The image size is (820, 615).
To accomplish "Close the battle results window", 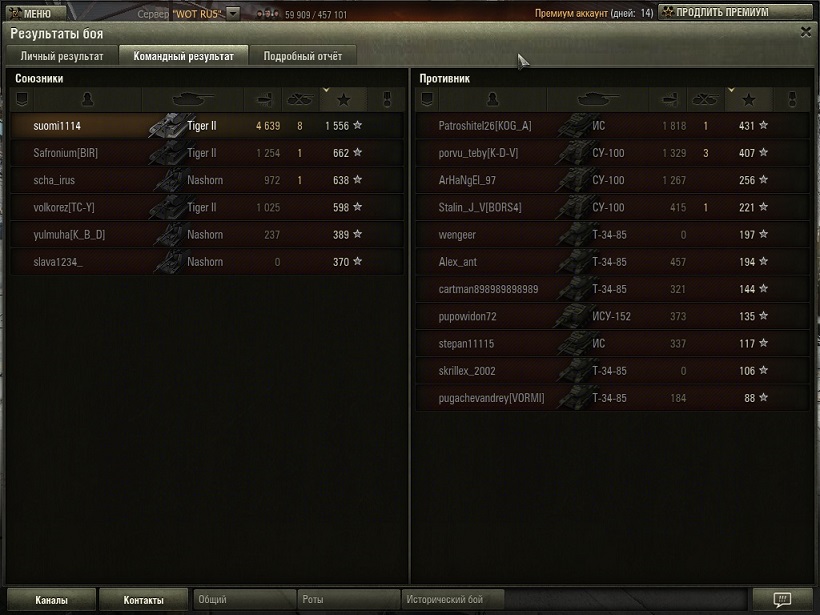I will point(806,32).
